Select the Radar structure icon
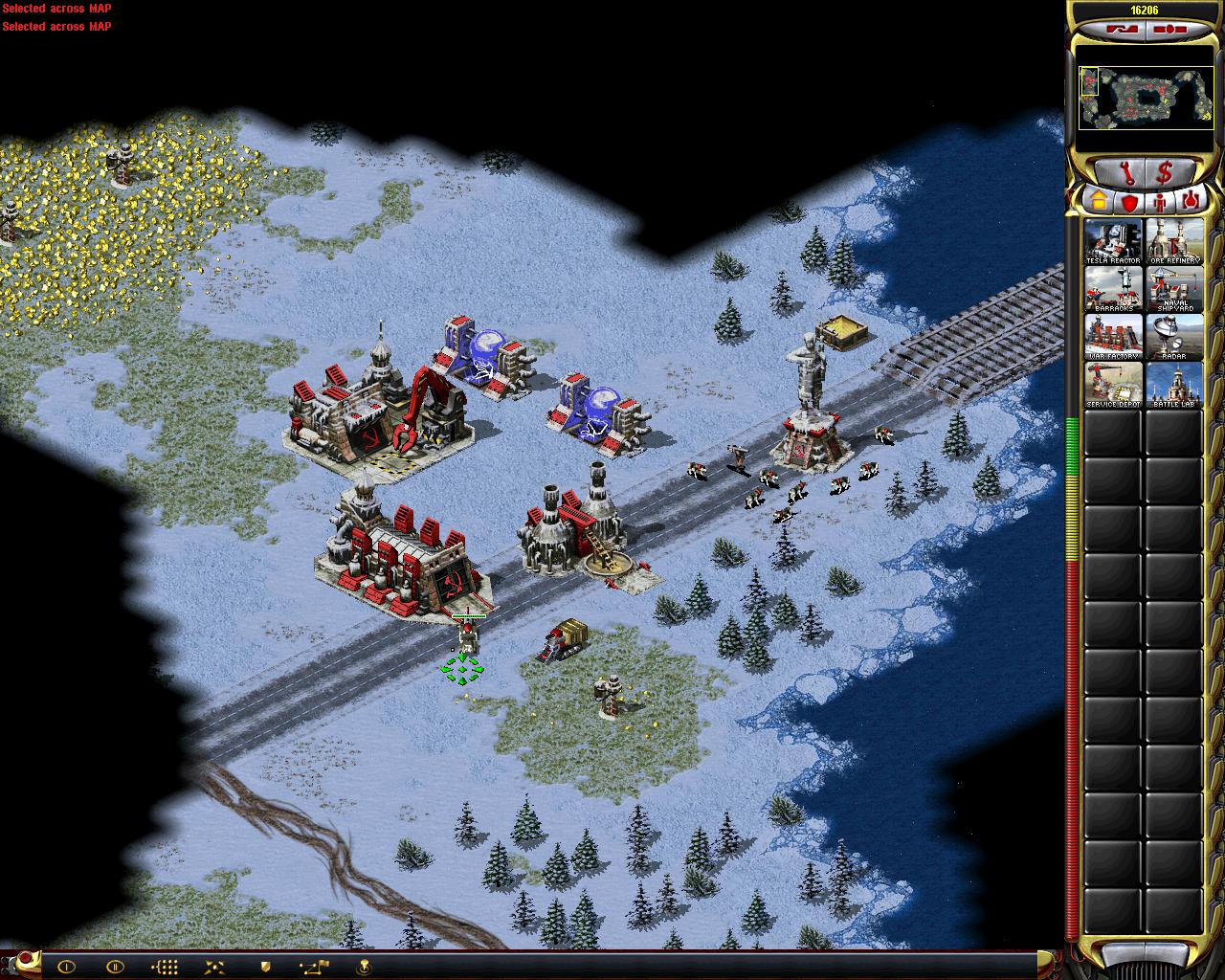The width and height of the screenshot is (1225, 980). pyautogui.click(x=1173, y=337)
